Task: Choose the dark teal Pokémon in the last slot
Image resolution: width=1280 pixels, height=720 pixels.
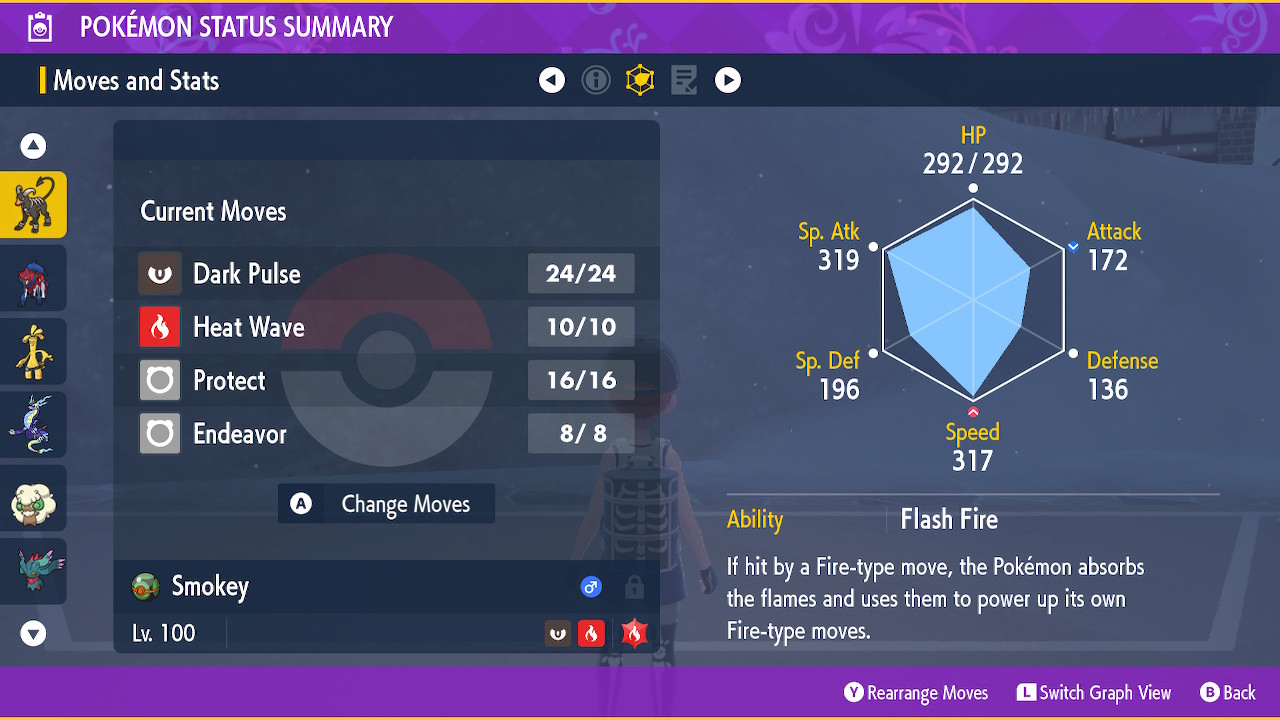Action: [x=33, y=571]
